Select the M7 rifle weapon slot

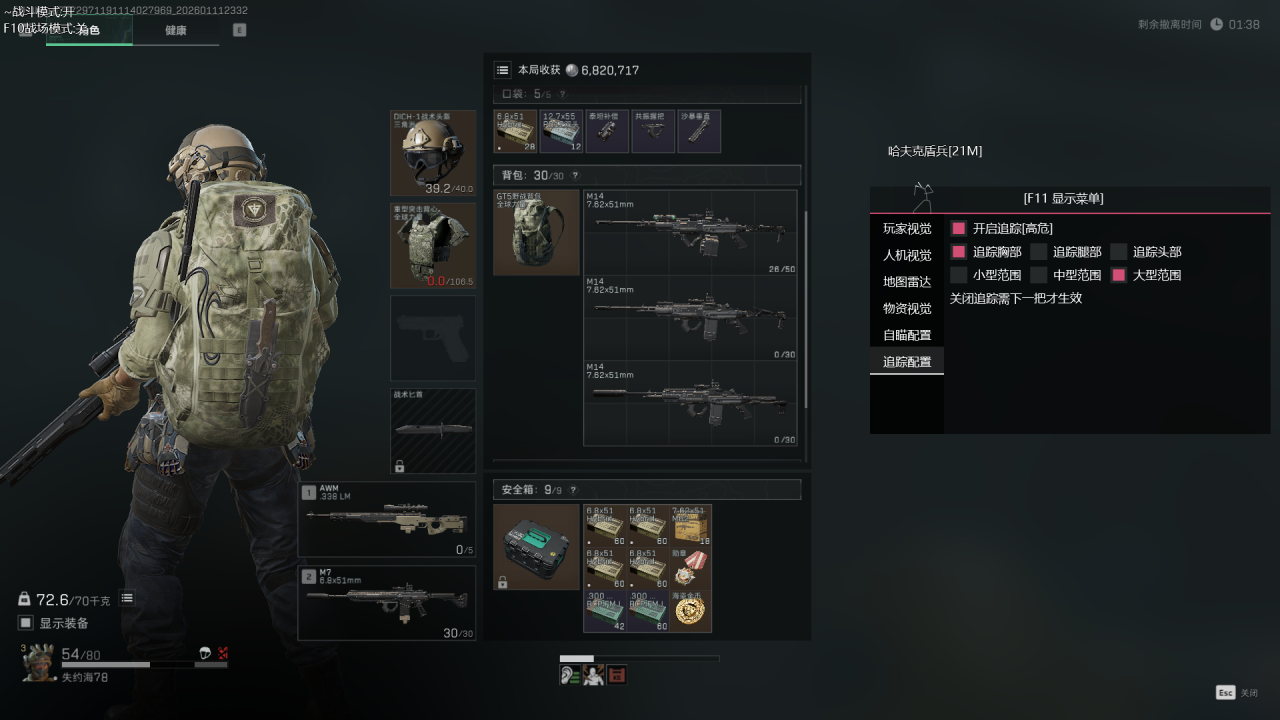click(387, 603)
